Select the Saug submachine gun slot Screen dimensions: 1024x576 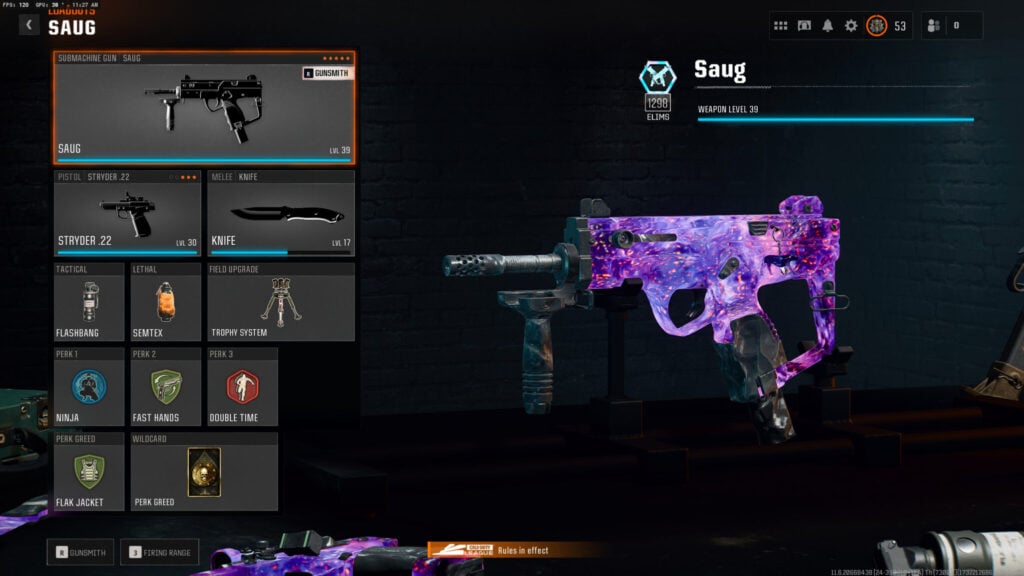pyautogui.click(x=204, y=107)
